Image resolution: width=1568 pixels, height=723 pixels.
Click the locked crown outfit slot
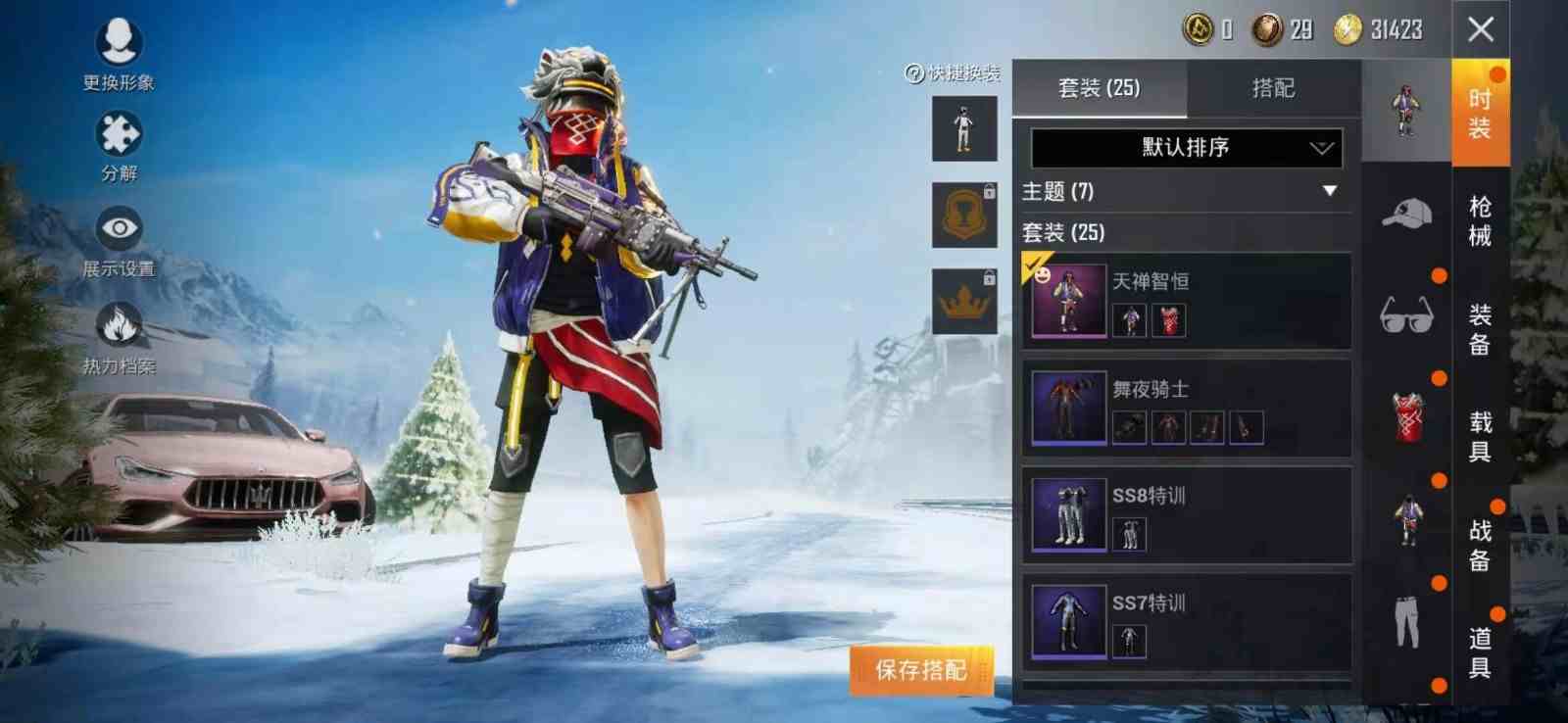tap(963, 299)
